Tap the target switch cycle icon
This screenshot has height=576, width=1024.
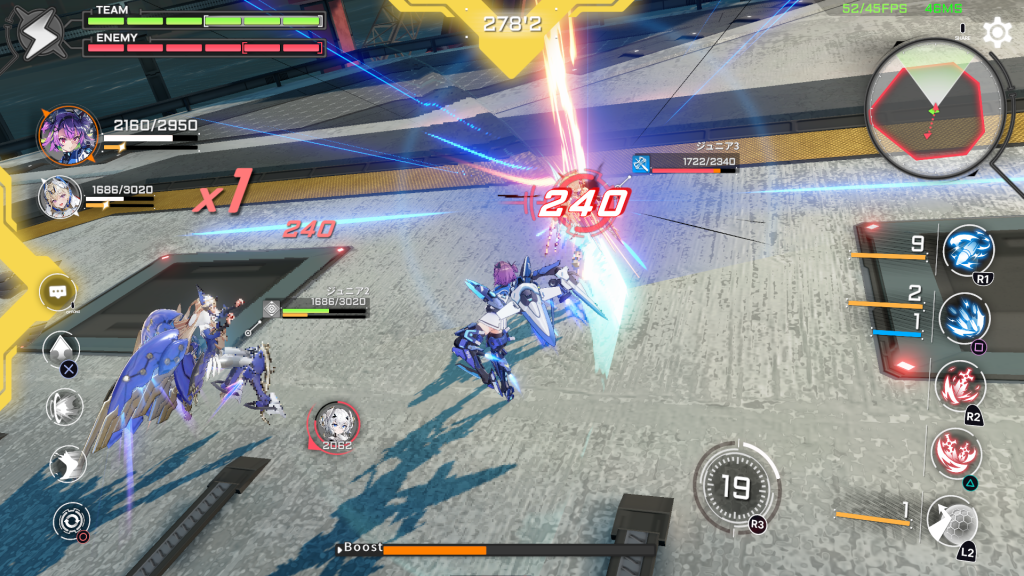[x=71, y=520]
